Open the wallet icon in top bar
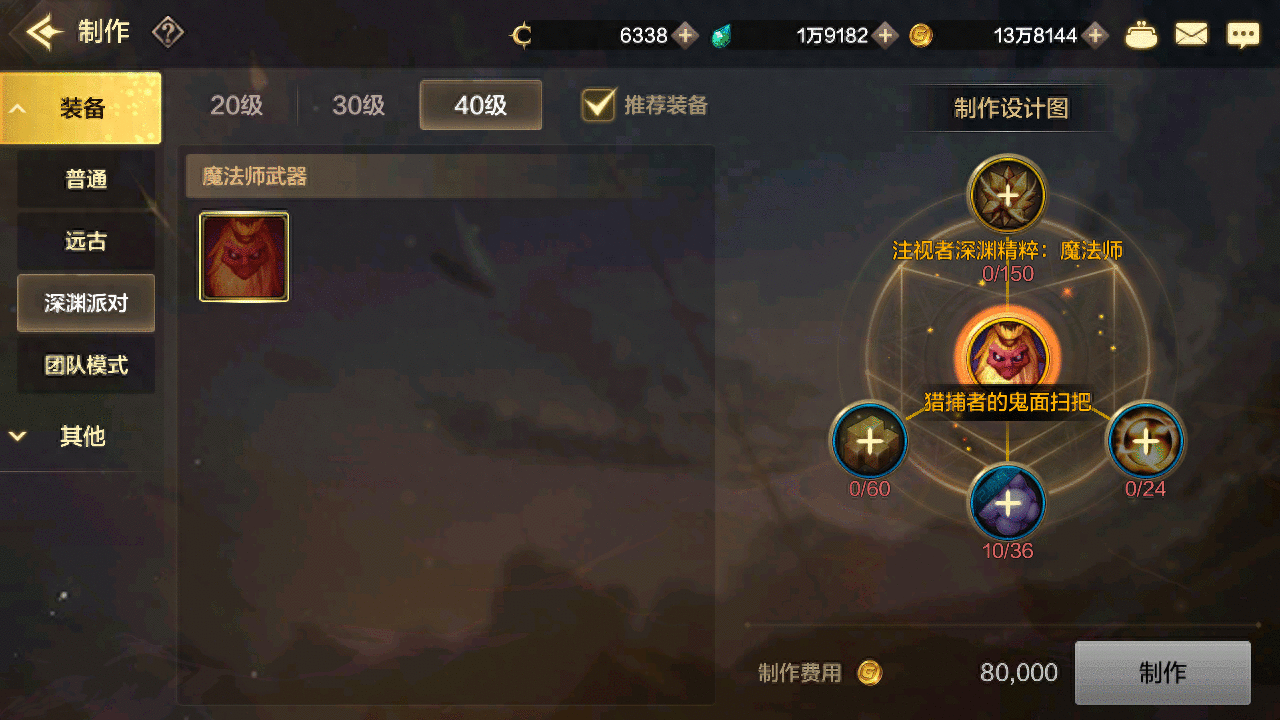Screen dimensions: 1280x720 click(x=1142, y=33)
